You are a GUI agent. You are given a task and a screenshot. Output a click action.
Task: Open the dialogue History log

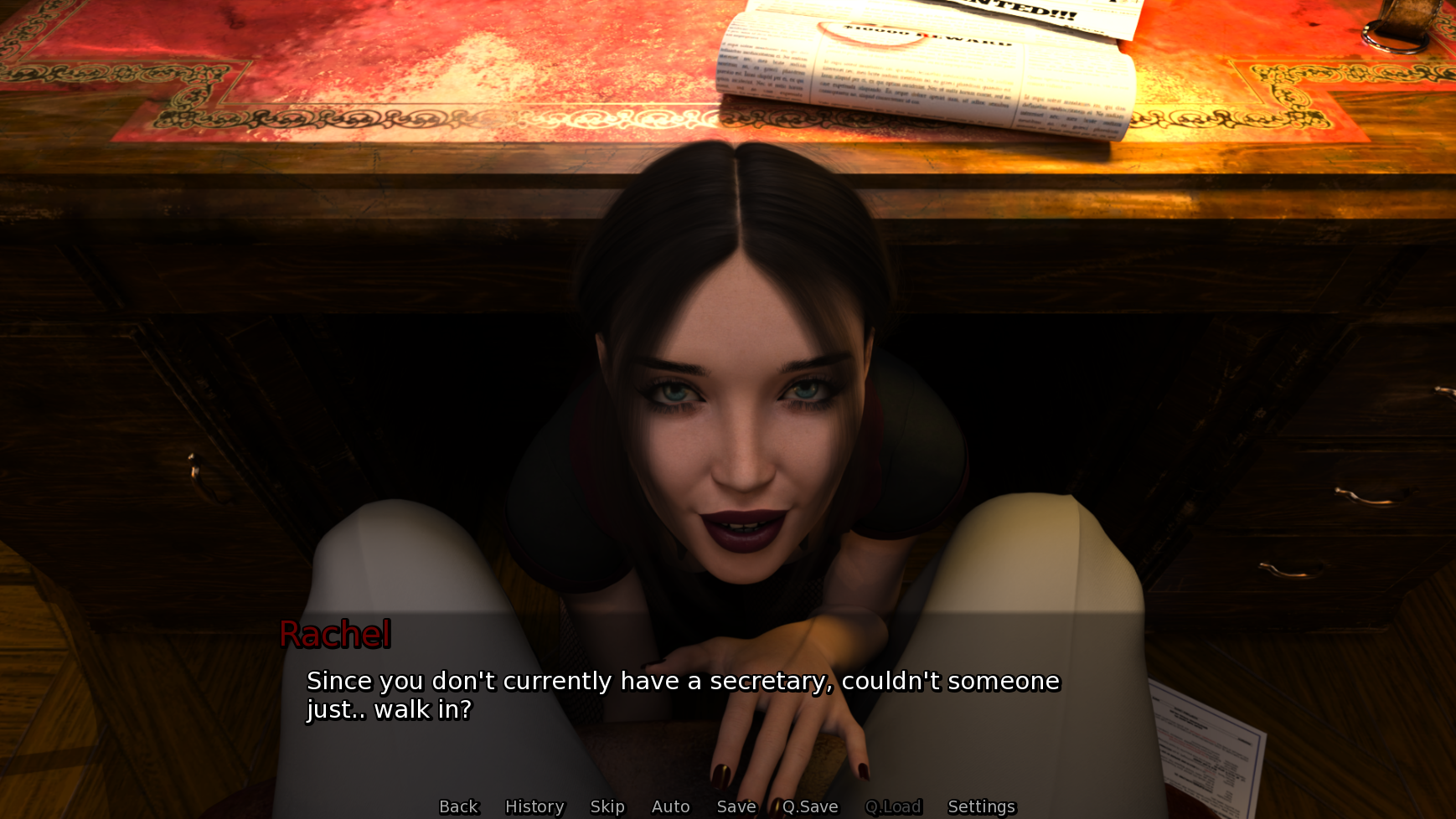(534, 806)
